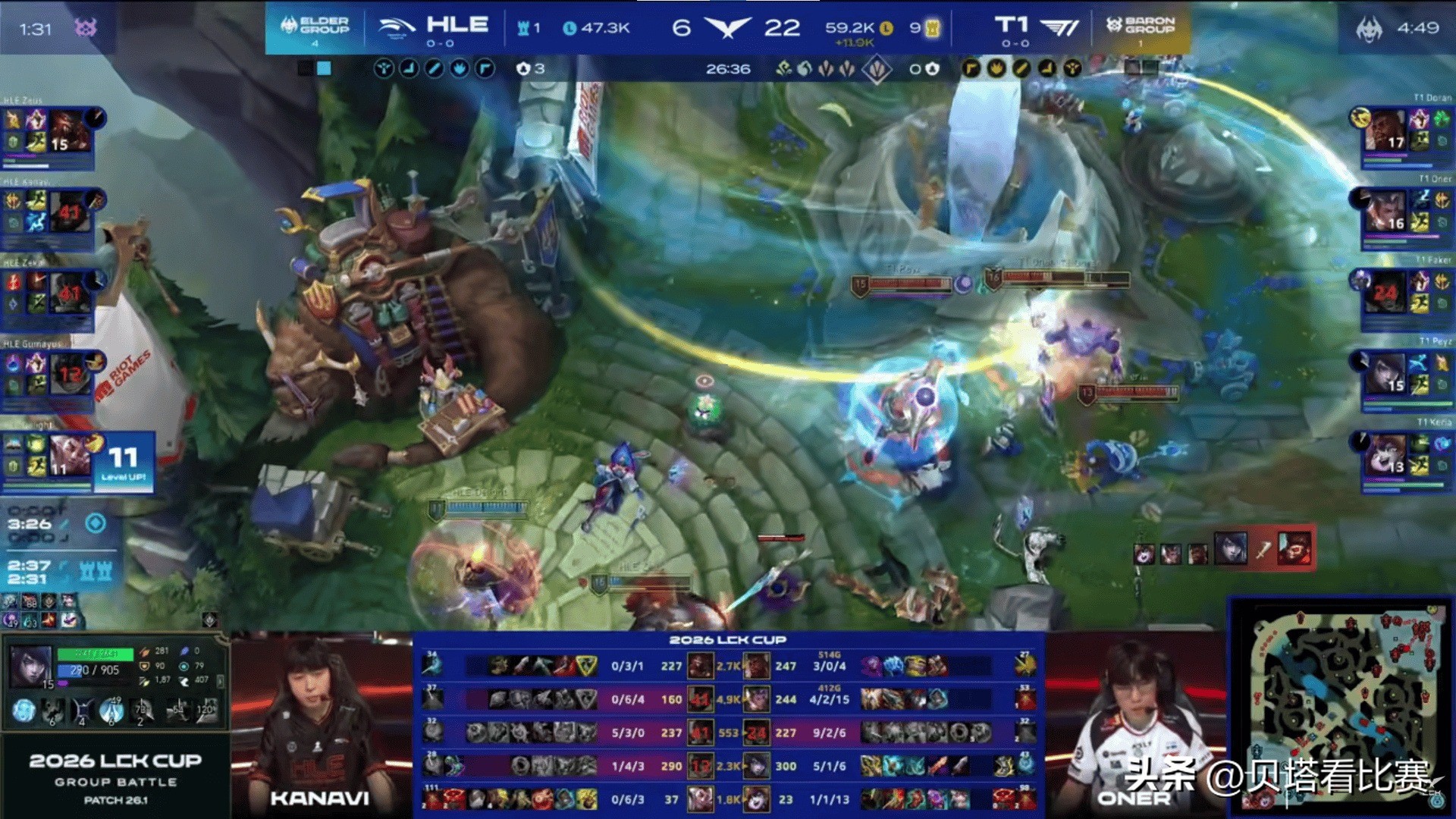Select HLE Zeus's champion portrait
The height and width of the screenshot is (819, 1456).
tap(69, 132)
